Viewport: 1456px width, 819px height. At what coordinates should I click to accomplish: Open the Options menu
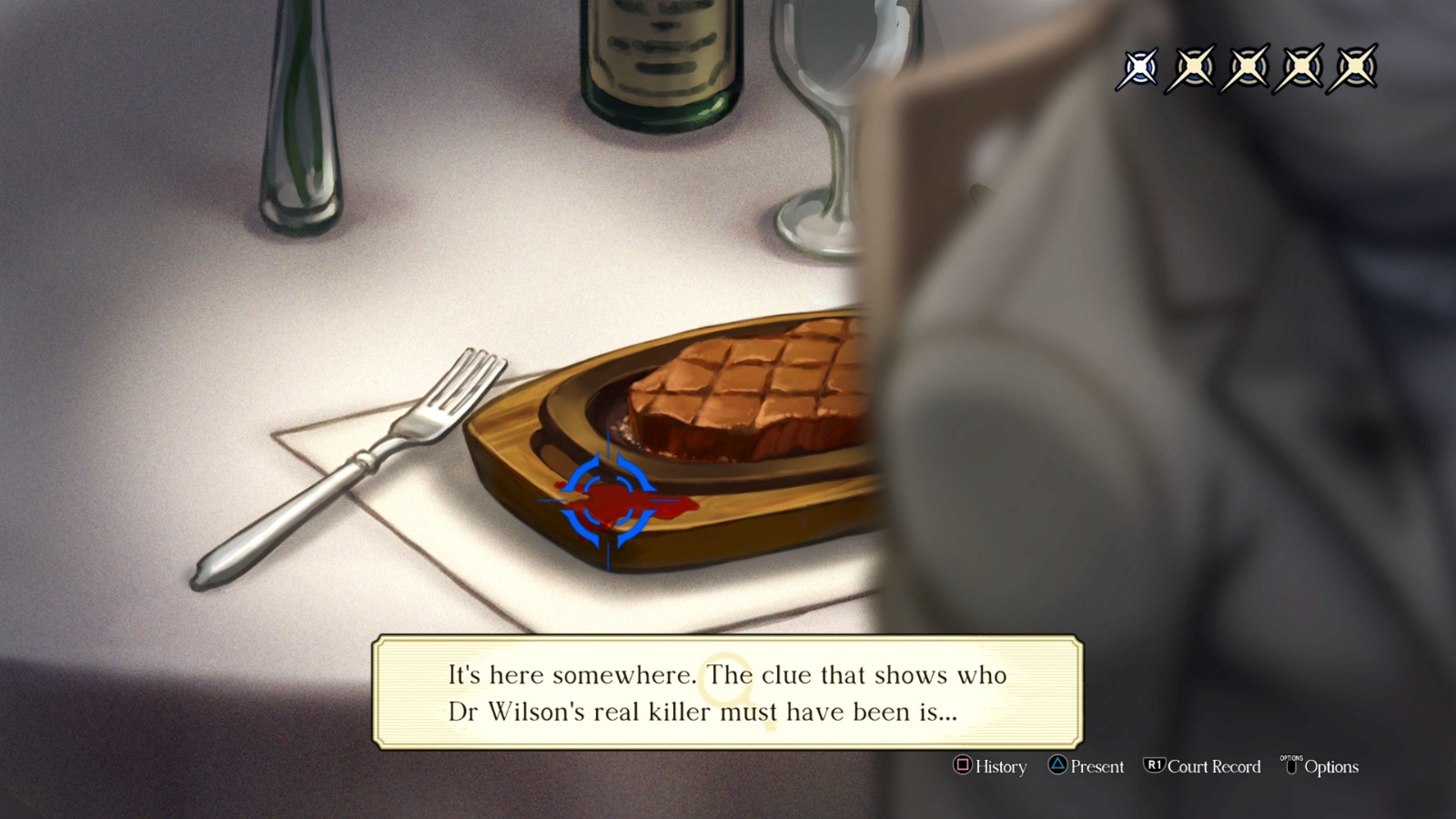pos(1329,766)
